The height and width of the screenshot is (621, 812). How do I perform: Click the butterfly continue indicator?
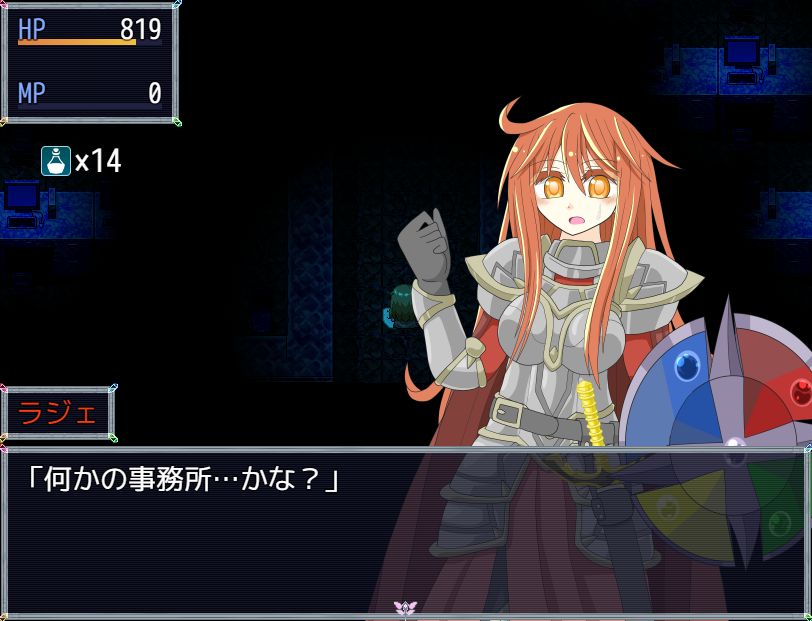(405, 608)
